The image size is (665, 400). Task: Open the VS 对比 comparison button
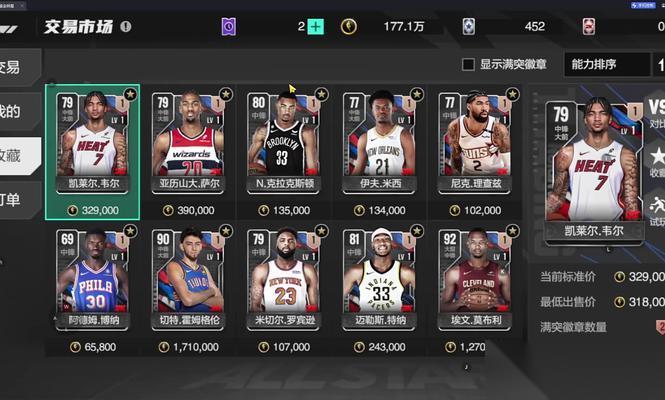[656, 111]
